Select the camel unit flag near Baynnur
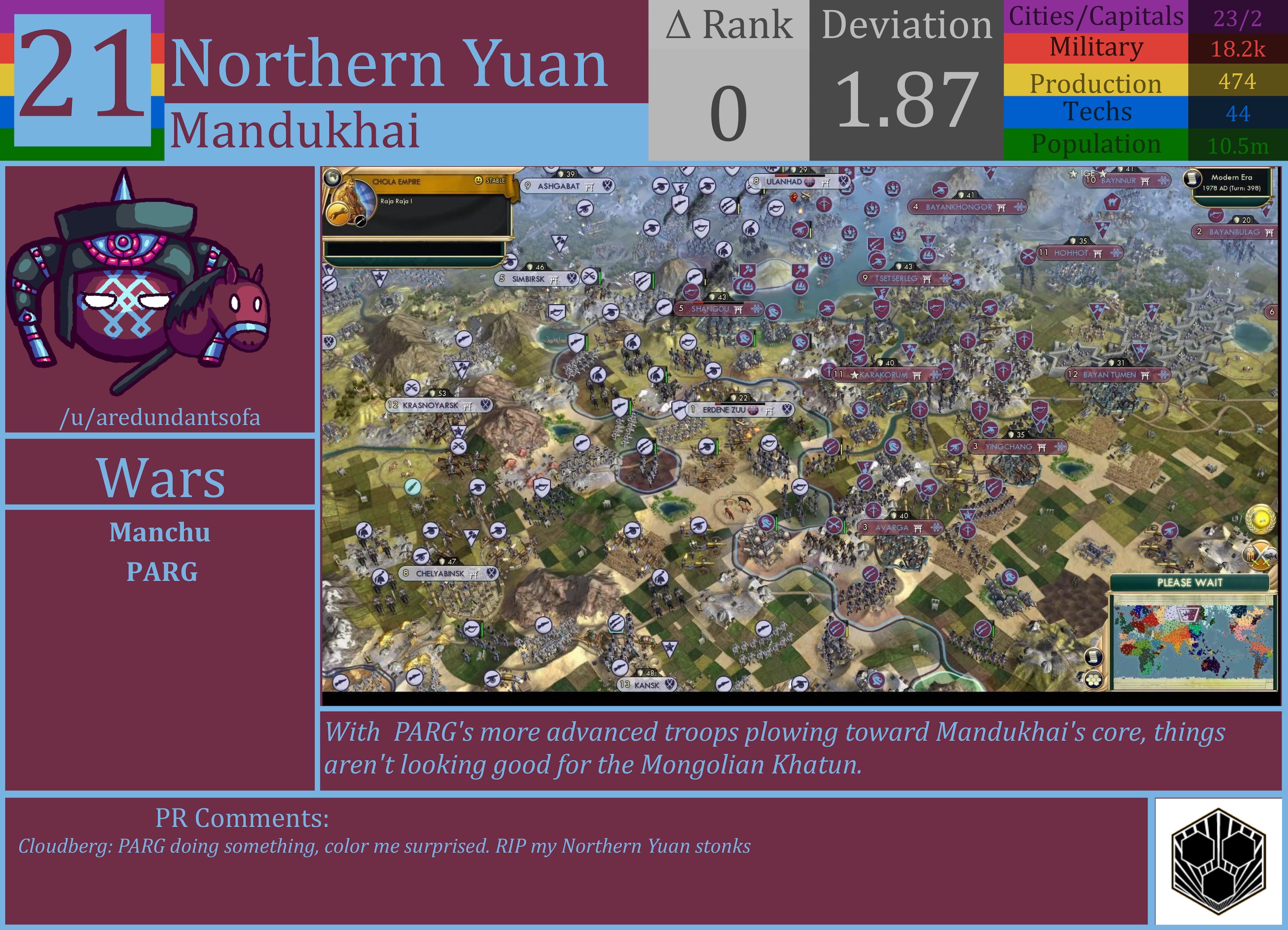 [x=1112, y=202]
